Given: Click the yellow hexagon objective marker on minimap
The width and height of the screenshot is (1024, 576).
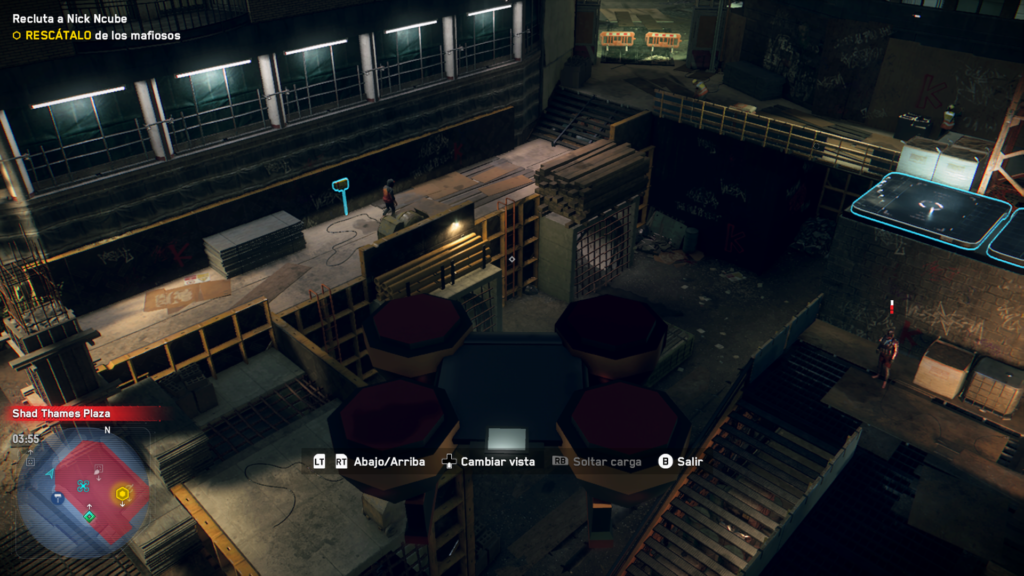Looking at the screenshot, I should (x=122, y=493).
